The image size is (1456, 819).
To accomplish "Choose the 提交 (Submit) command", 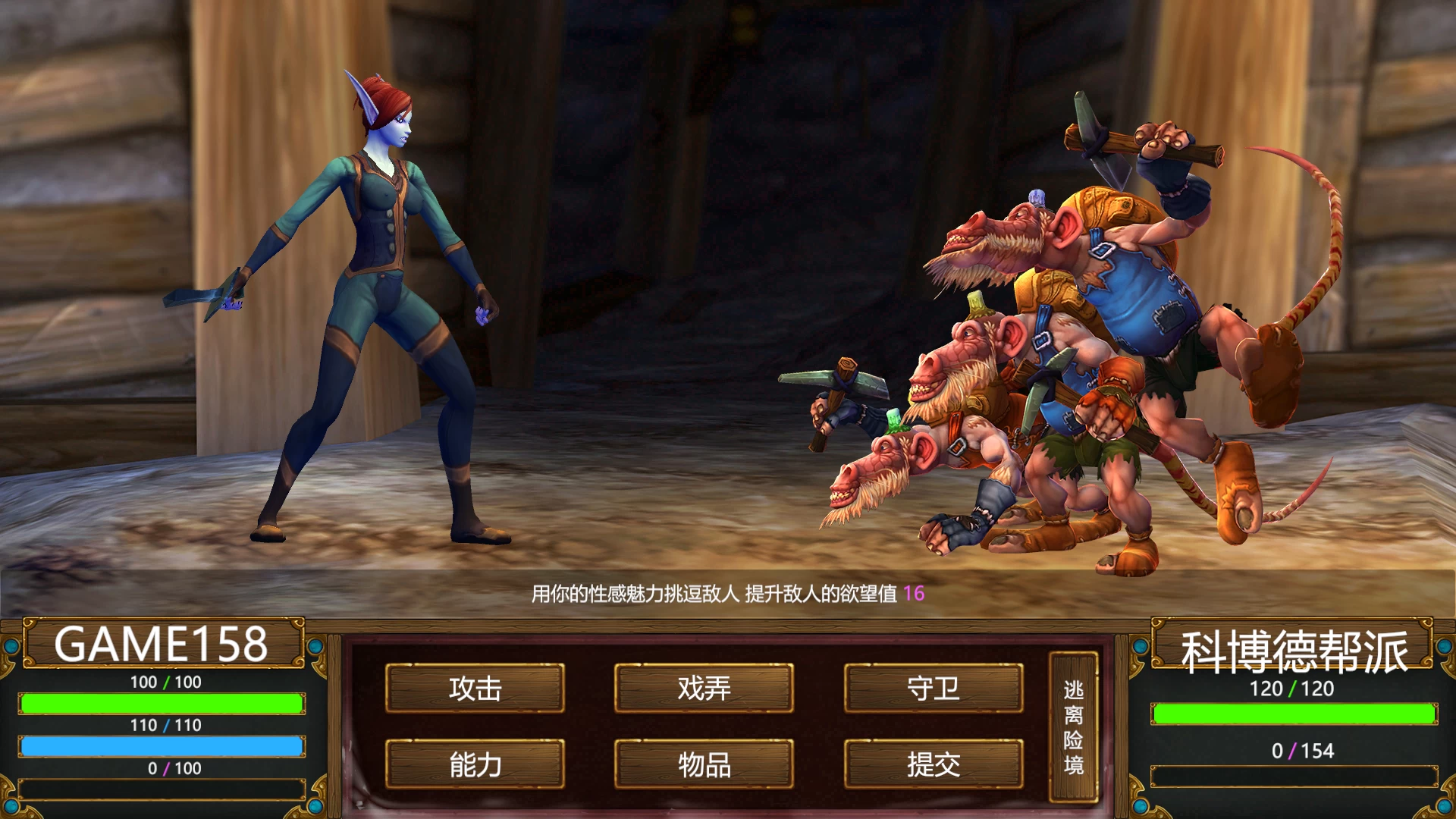I will pyautogui.click(x=933, y=764).
